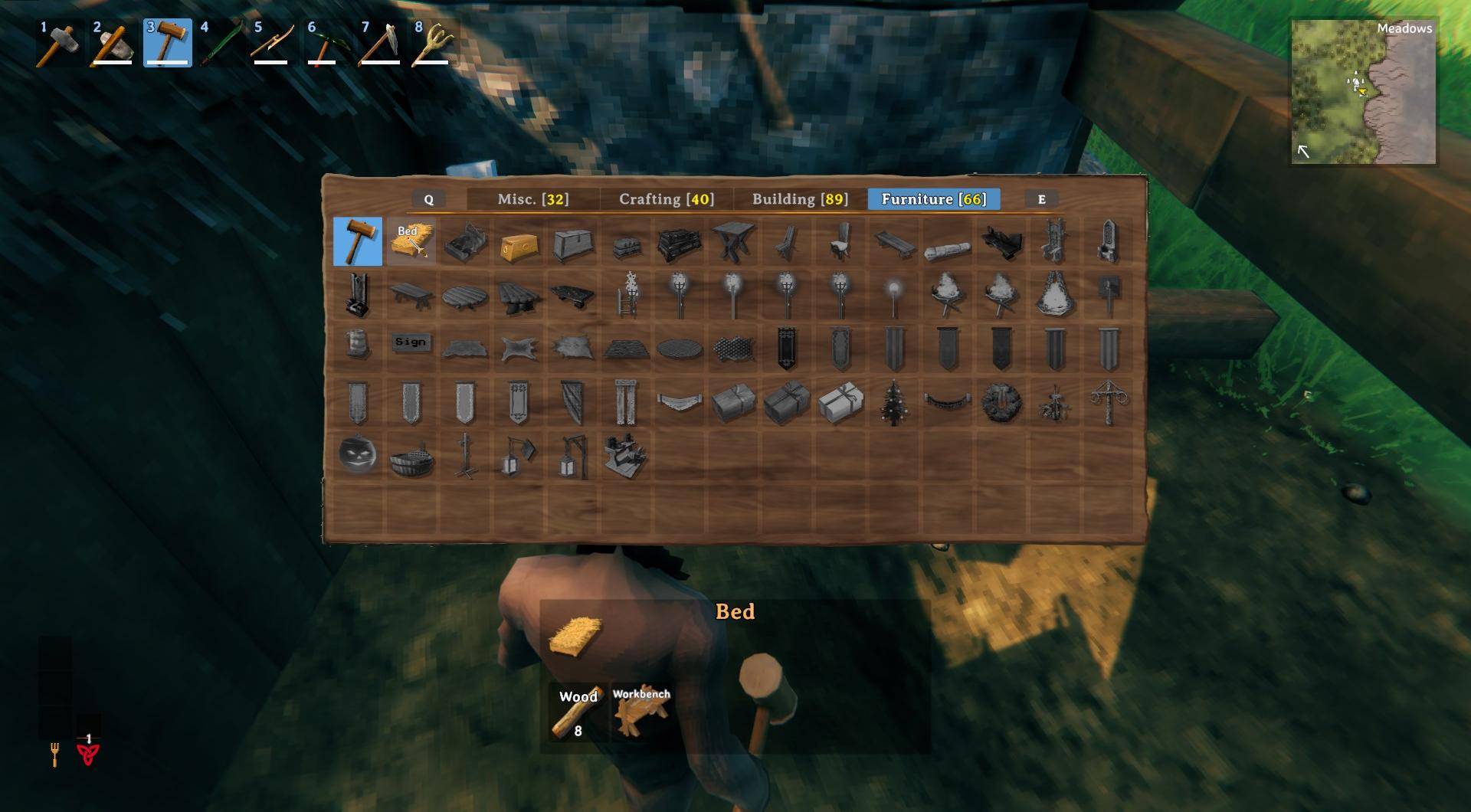Select the Building category tab
1471x812 pixels.
pos(800,199)
